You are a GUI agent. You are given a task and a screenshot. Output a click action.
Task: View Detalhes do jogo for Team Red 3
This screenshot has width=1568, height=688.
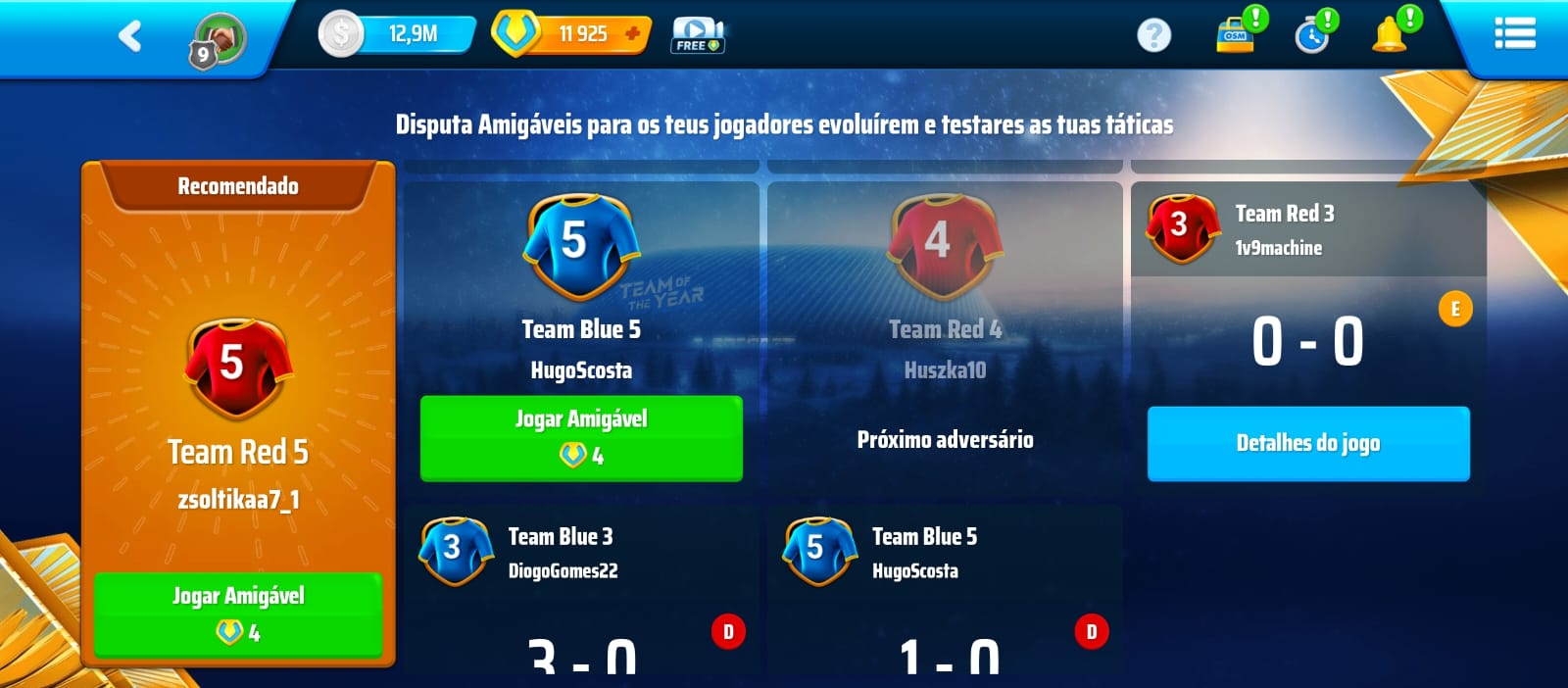(1307, 443)
